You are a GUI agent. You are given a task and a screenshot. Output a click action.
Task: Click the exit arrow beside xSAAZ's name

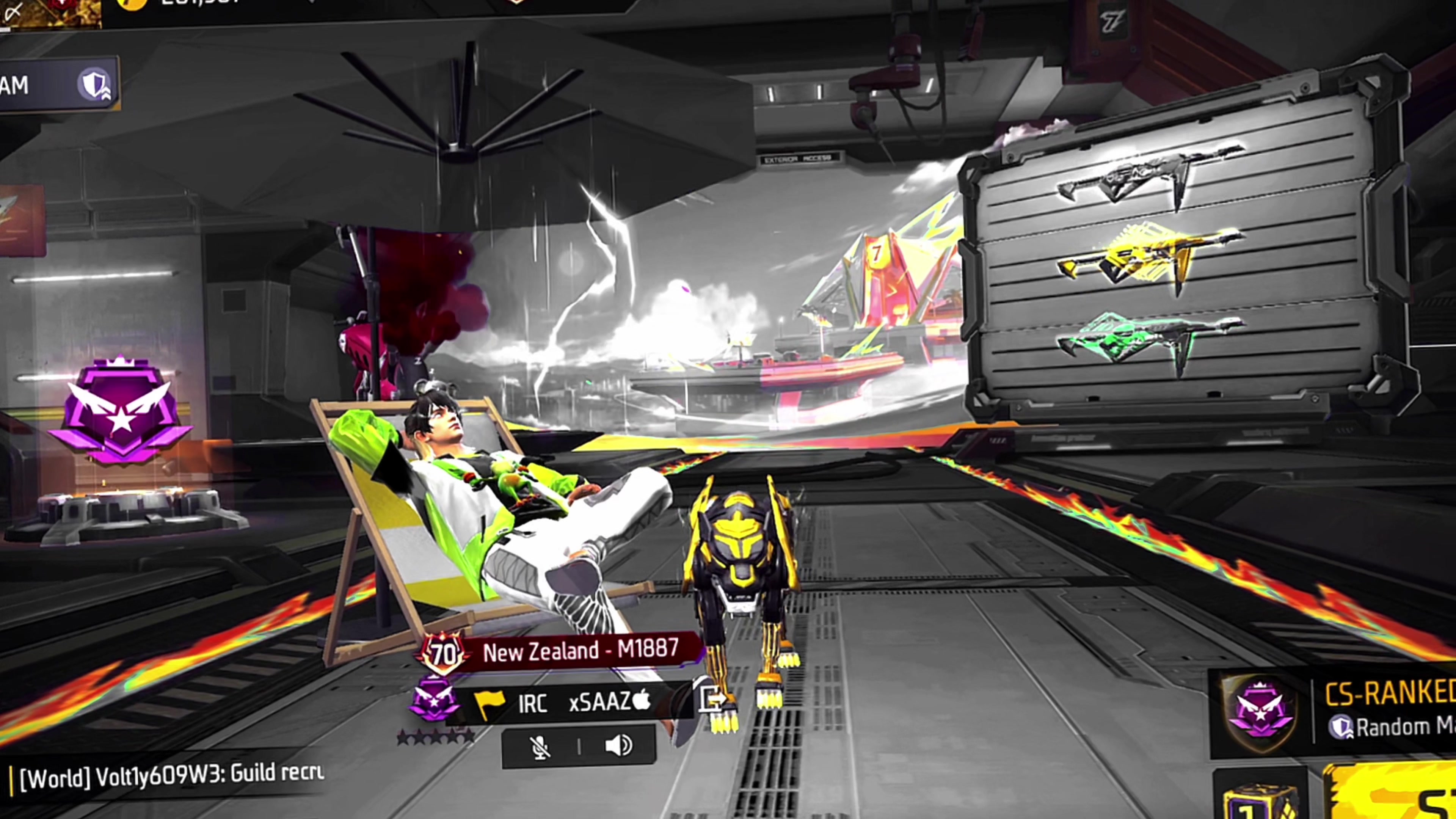coord(712,700)
